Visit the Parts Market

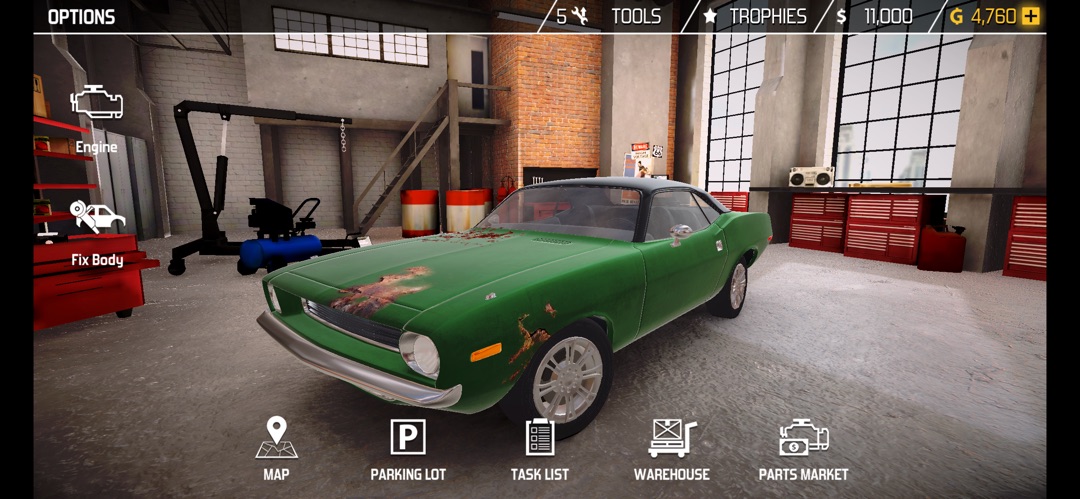tap(803, 449)
